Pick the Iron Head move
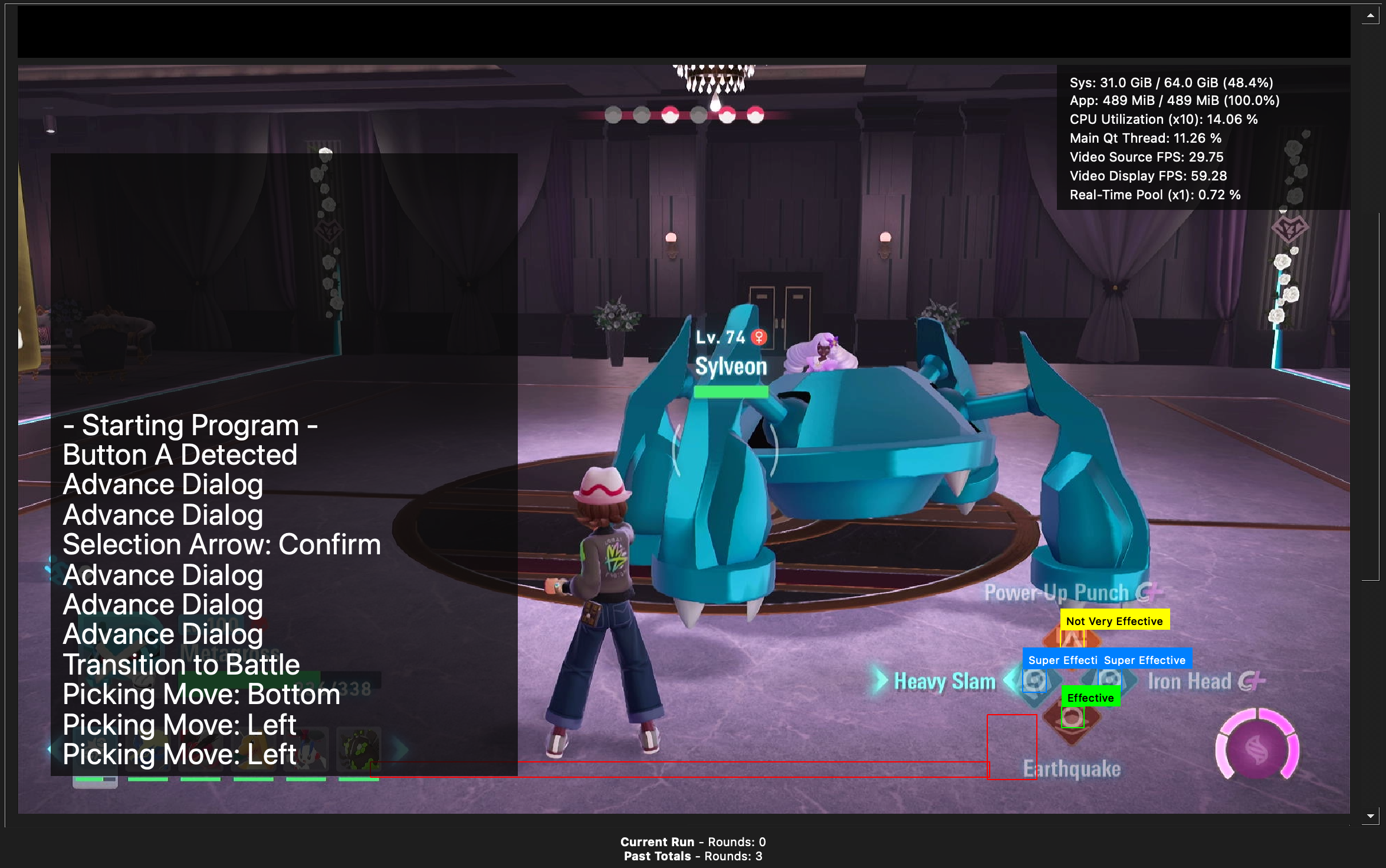 pyautogui.click(x=1190, y=682)
